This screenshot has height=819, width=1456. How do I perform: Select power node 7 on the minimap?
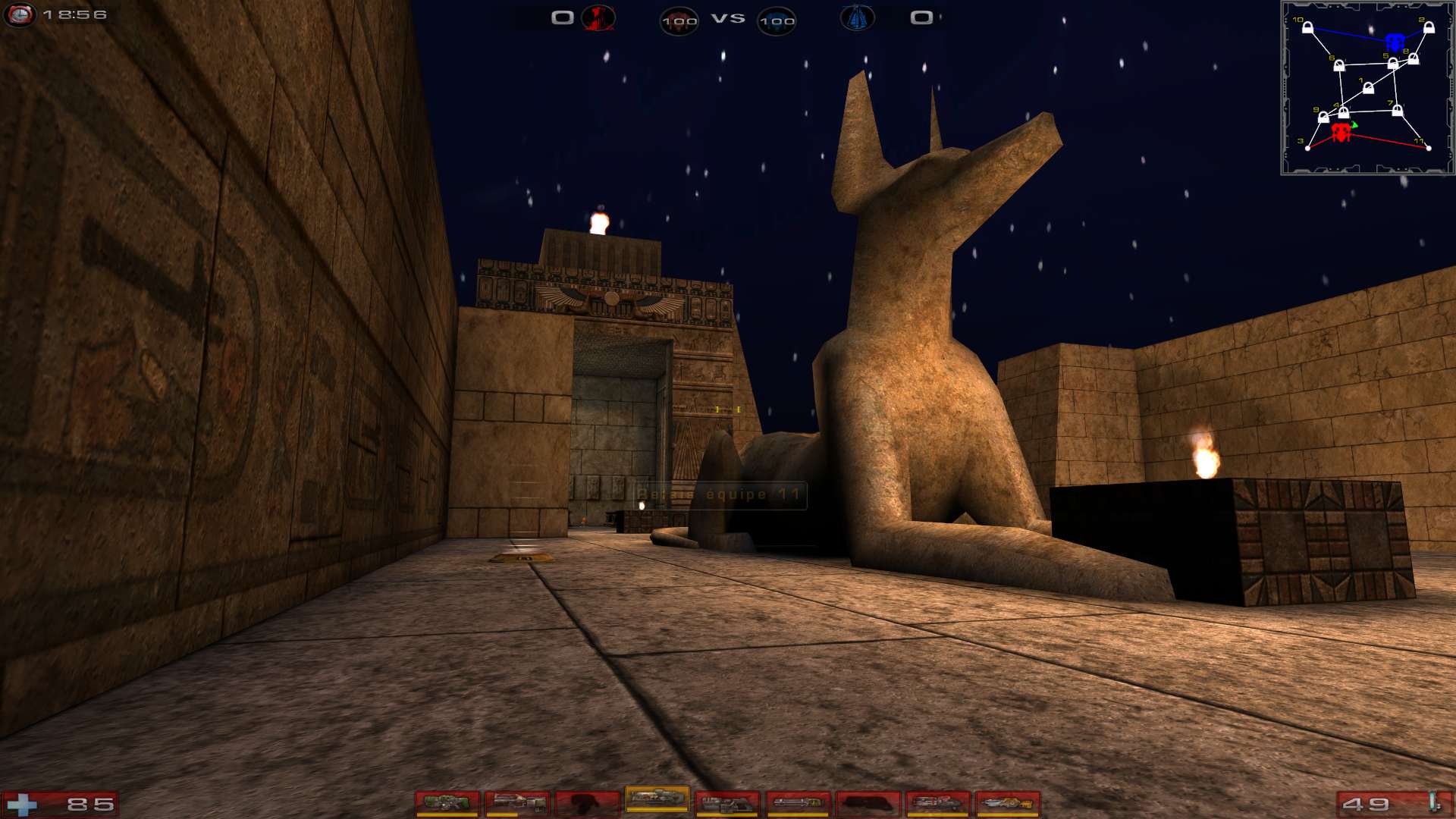[1397, 111]
